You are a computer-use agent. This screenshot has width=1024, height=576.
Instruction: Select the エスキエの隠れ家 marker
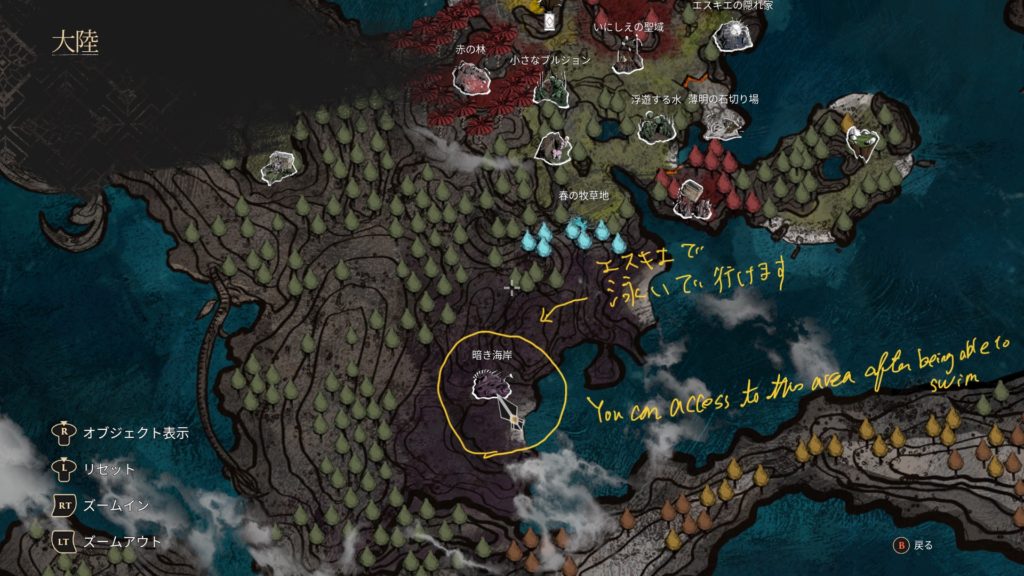(733, 37)
